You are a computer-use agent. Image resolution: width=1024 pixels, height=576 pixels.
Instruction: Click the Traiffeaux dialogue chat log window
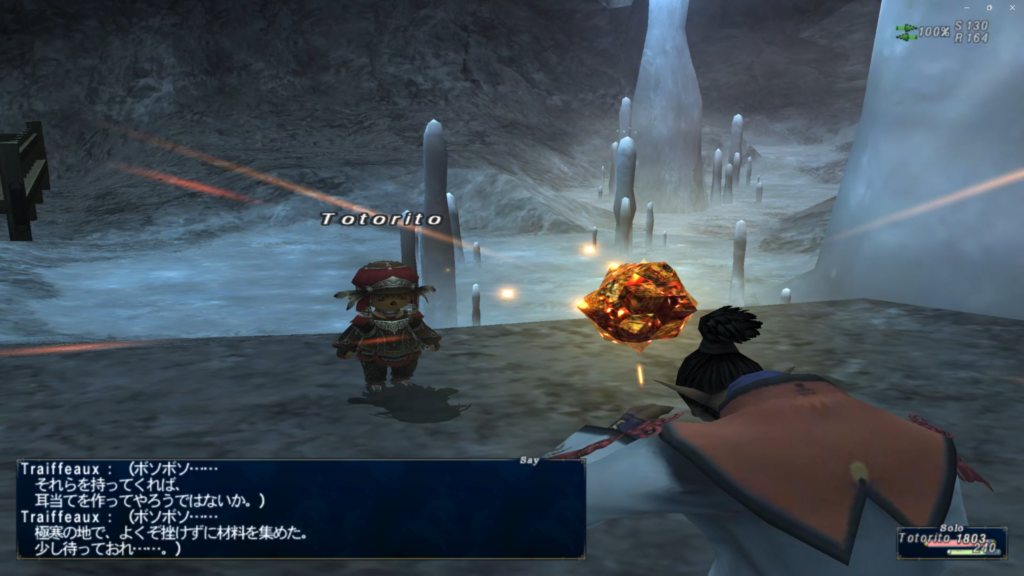point(300,509)
